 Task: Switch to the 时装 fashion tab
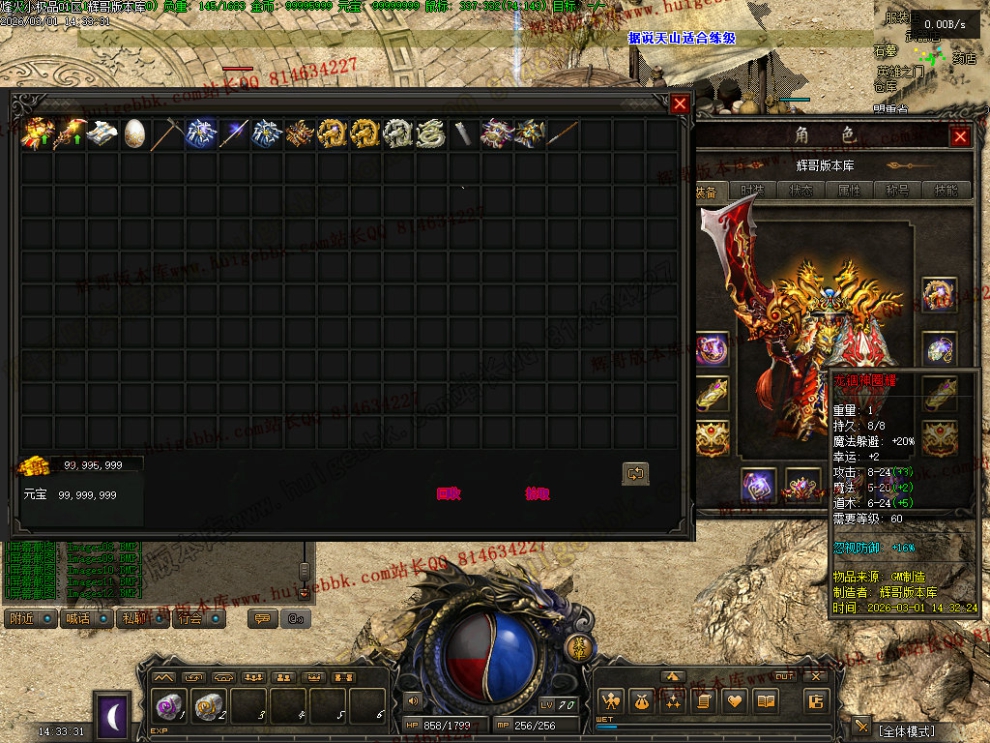point(752,191)
